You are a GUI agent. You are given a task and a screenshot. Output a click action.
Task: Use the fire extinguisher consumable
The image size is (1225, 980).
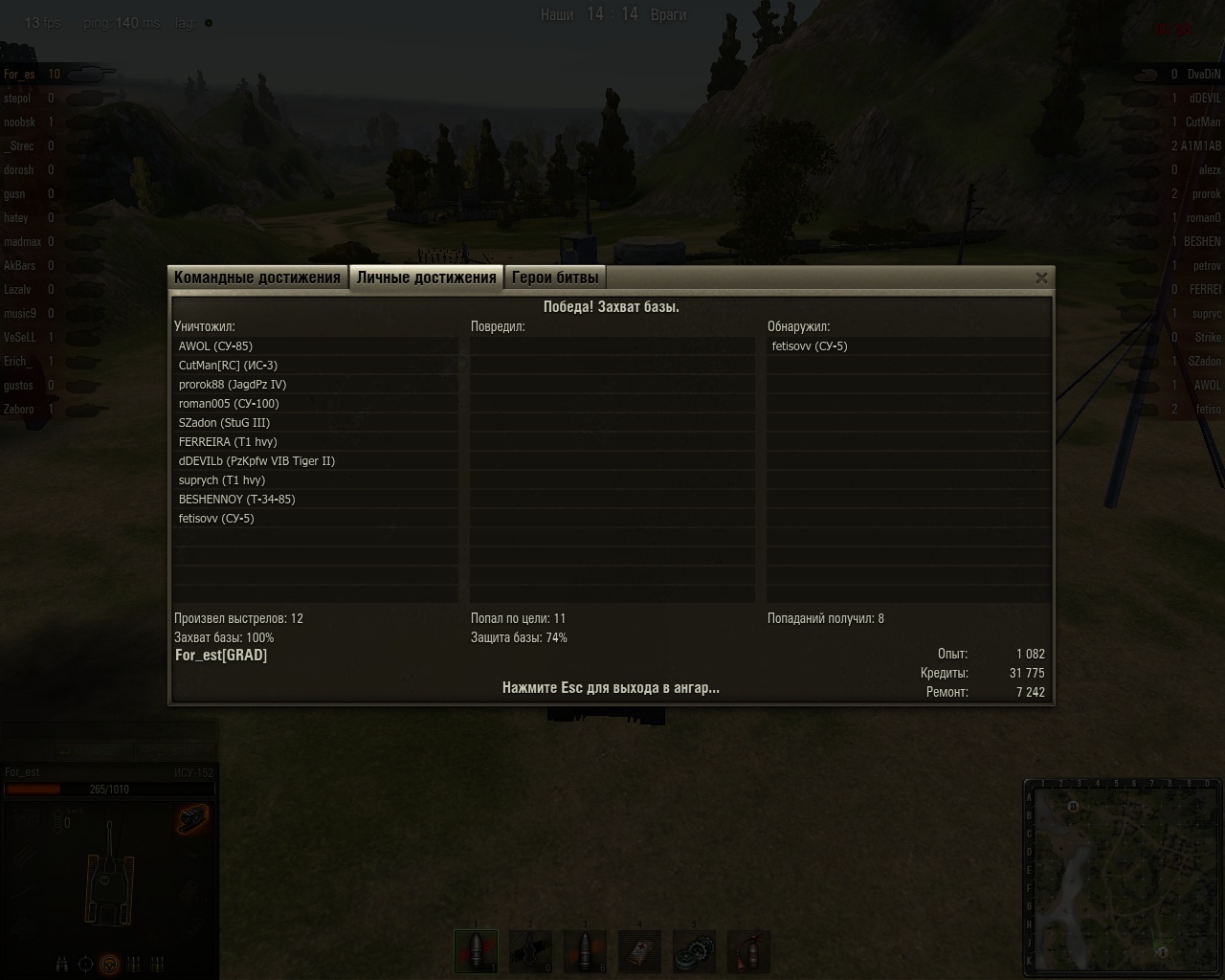(x=748, y=950)
